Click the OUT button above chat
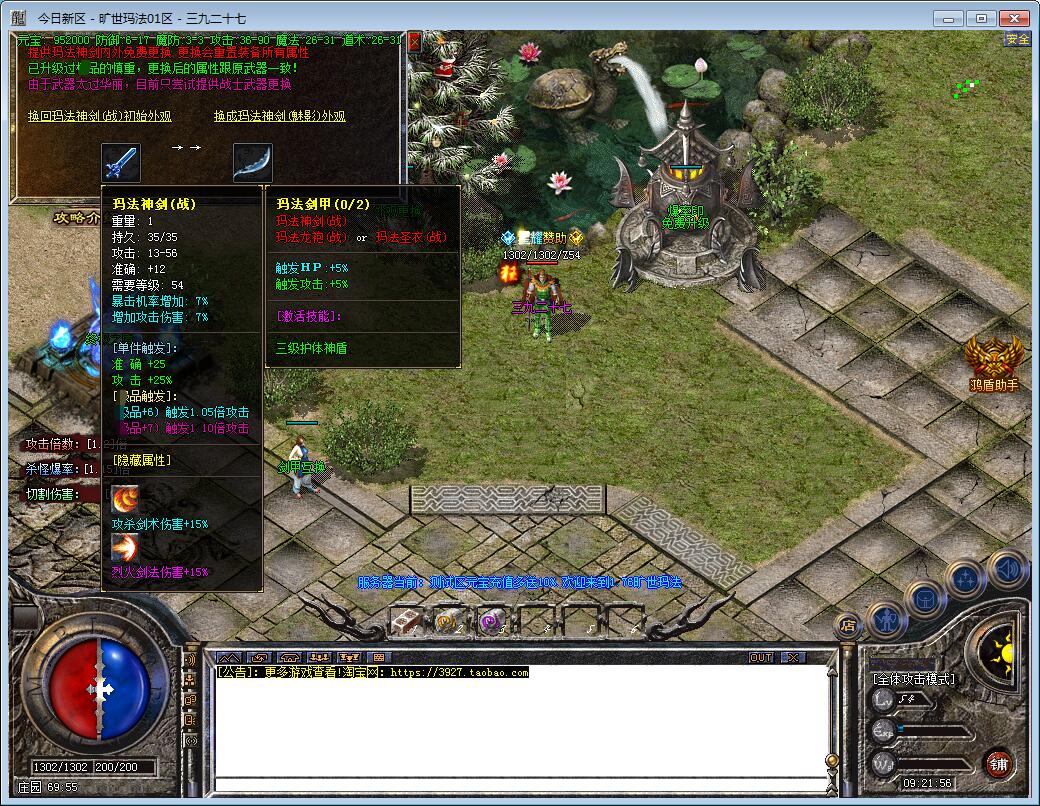This screenshot has width=1040, height=806. 762,657
